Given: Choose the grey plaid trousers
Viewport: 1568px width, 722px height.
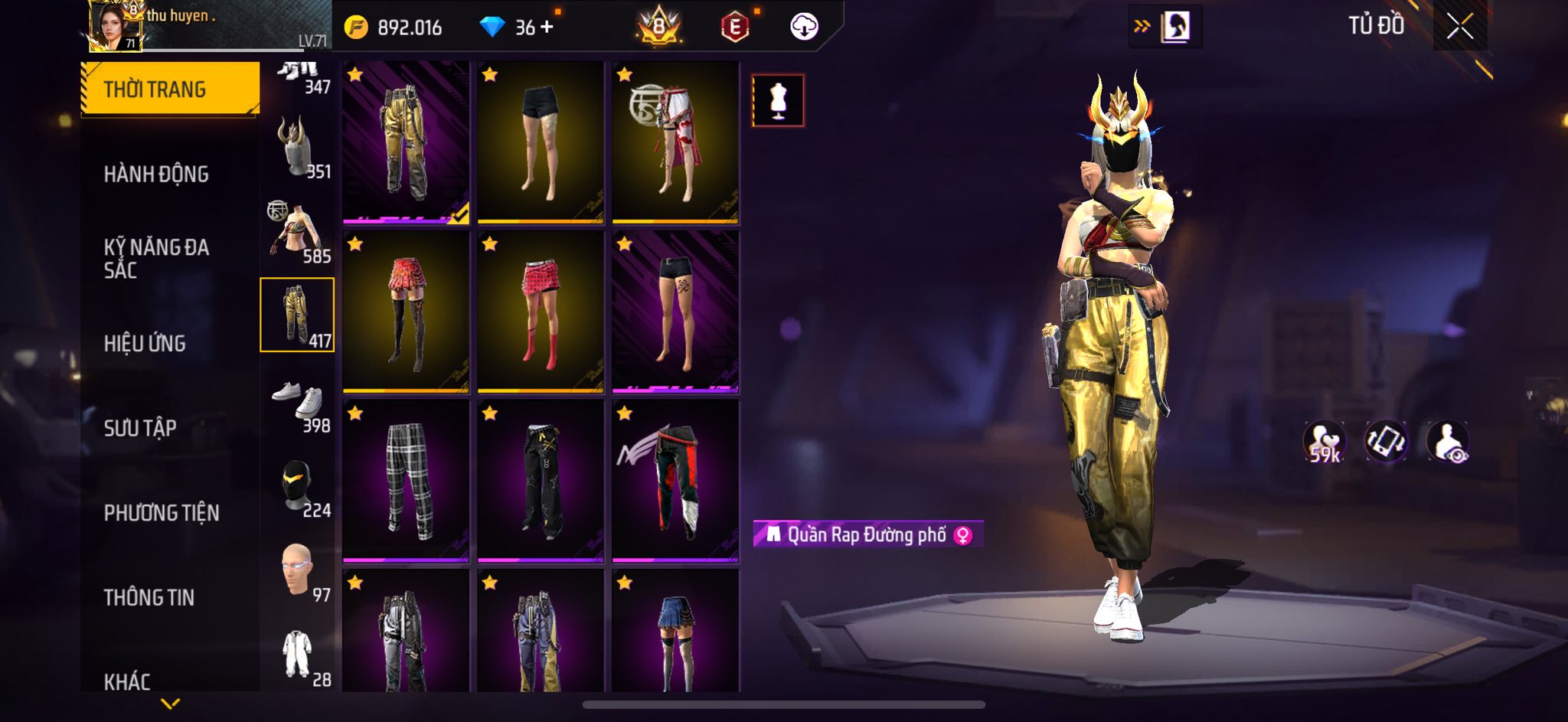Looking at the screenshot, I should click(406, 481).
